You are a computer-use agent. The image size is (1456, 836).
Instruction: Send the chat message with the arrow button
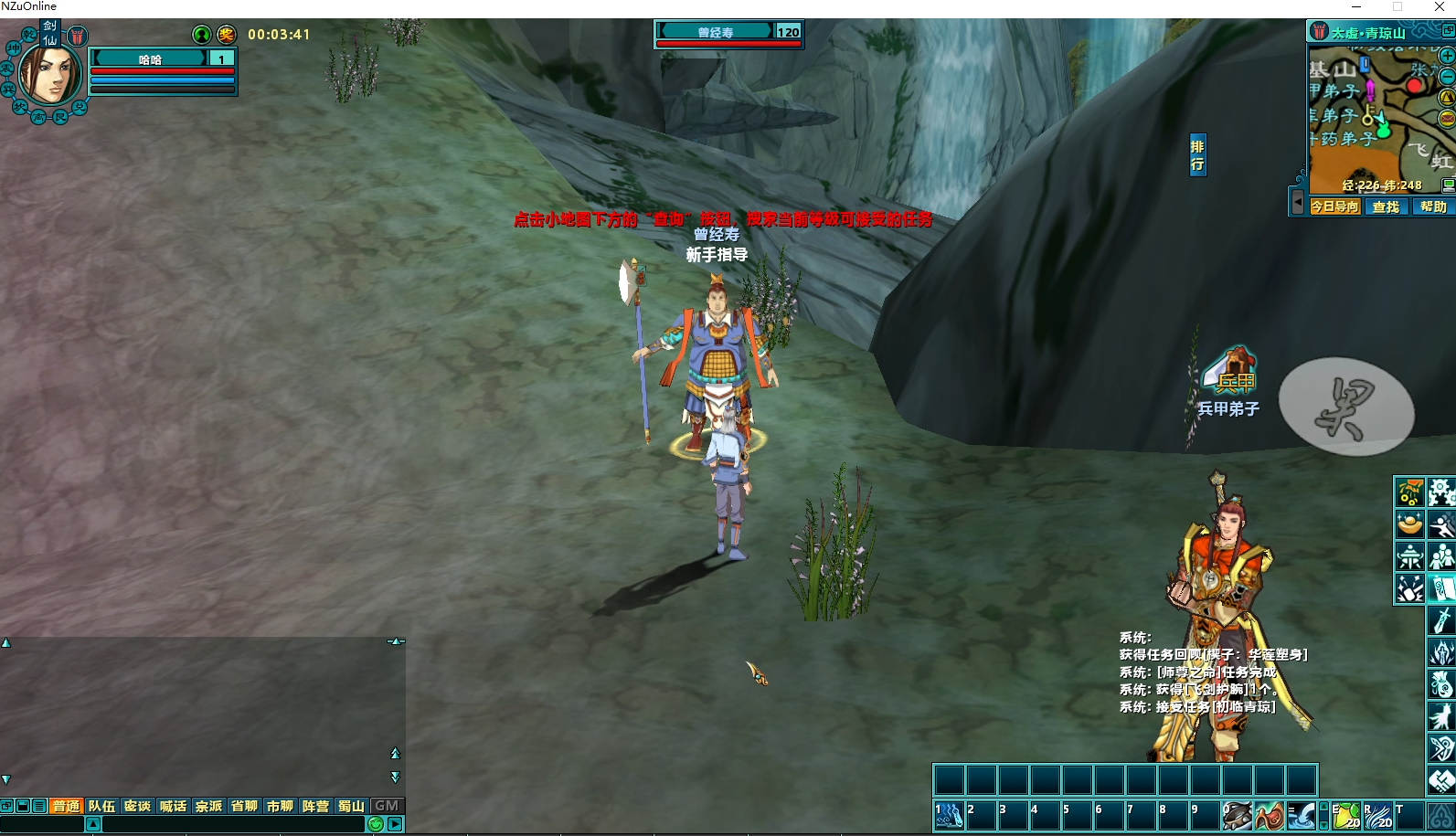(x=395, y=824)
